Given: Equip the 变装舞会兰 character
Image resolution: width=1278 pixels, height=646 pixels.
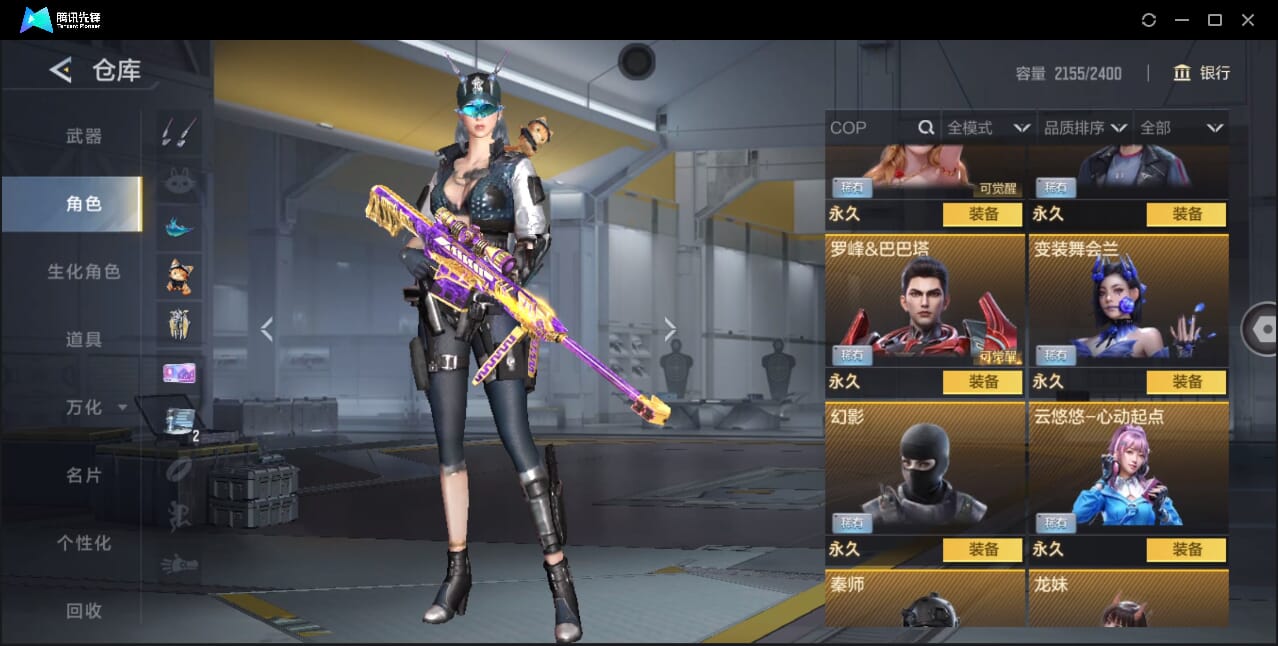Looking at the screenshot, I should (x=1186, y=382).
